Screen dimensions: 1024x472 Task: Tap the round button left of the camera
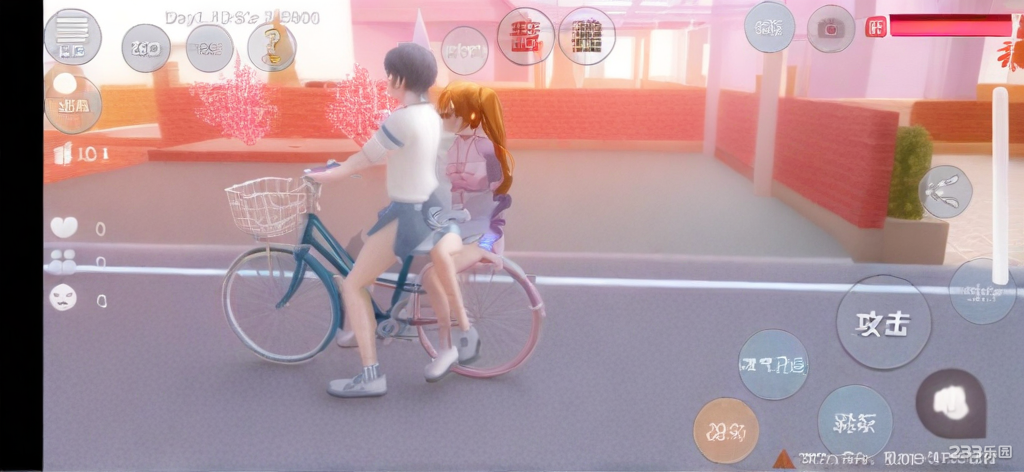click(x=770, y=28)
